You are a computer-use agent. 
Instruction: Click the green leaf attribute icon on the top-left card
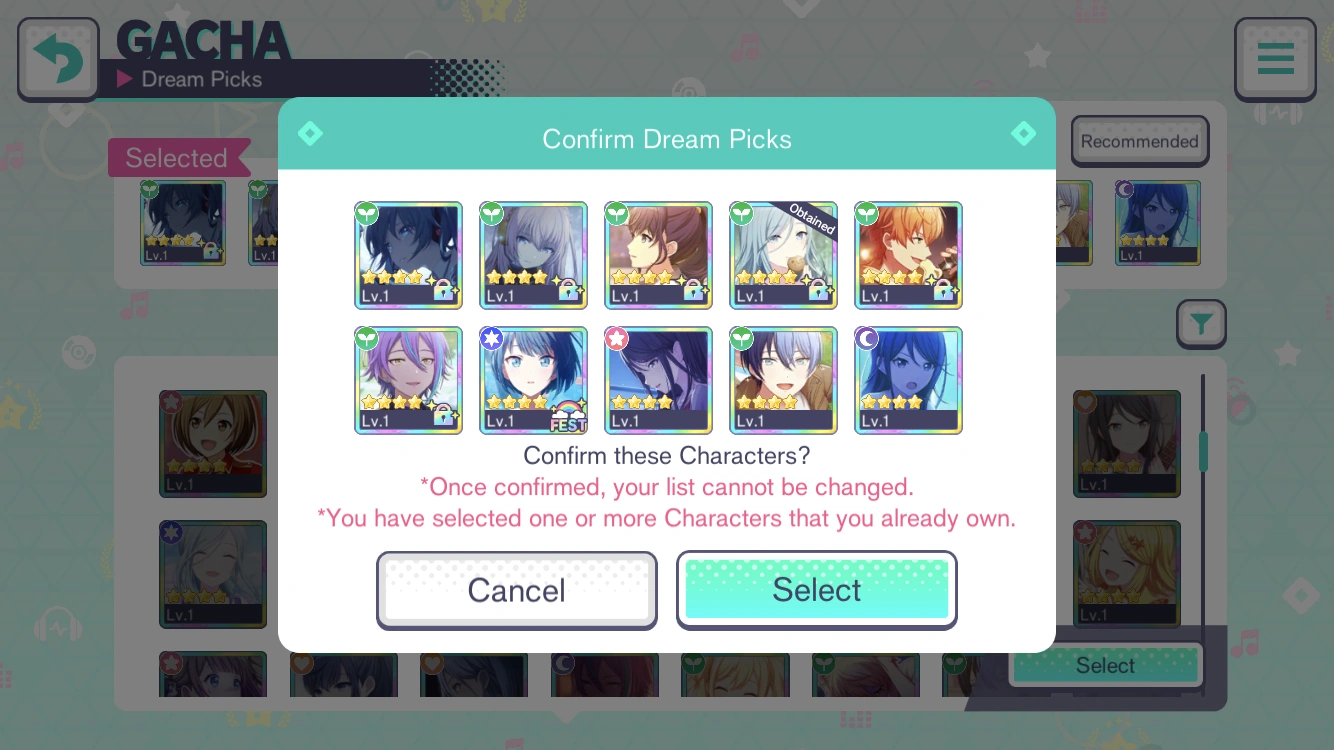[365, 213]
